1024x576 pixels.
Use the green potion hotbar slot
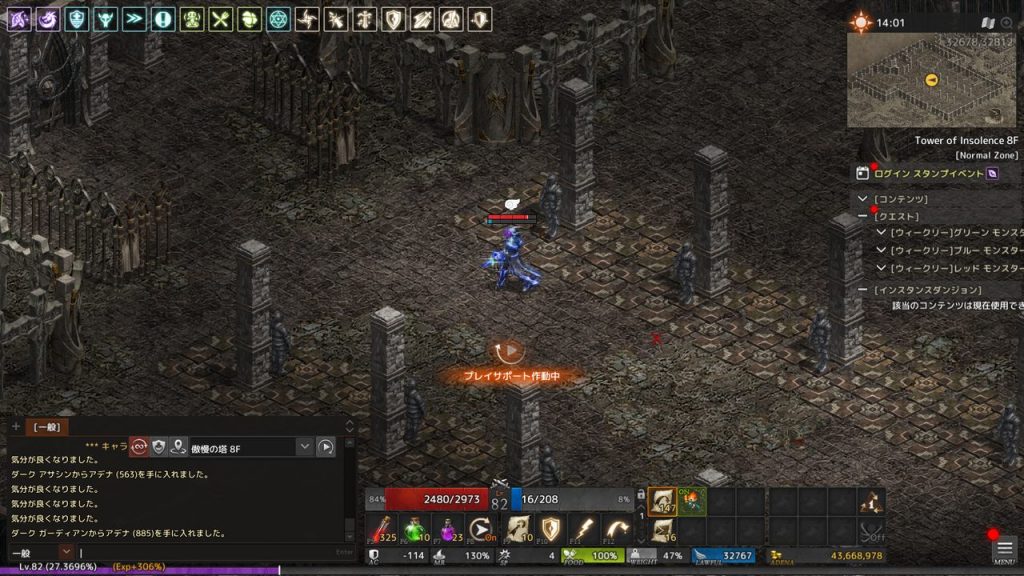click(x=415, y=529)
